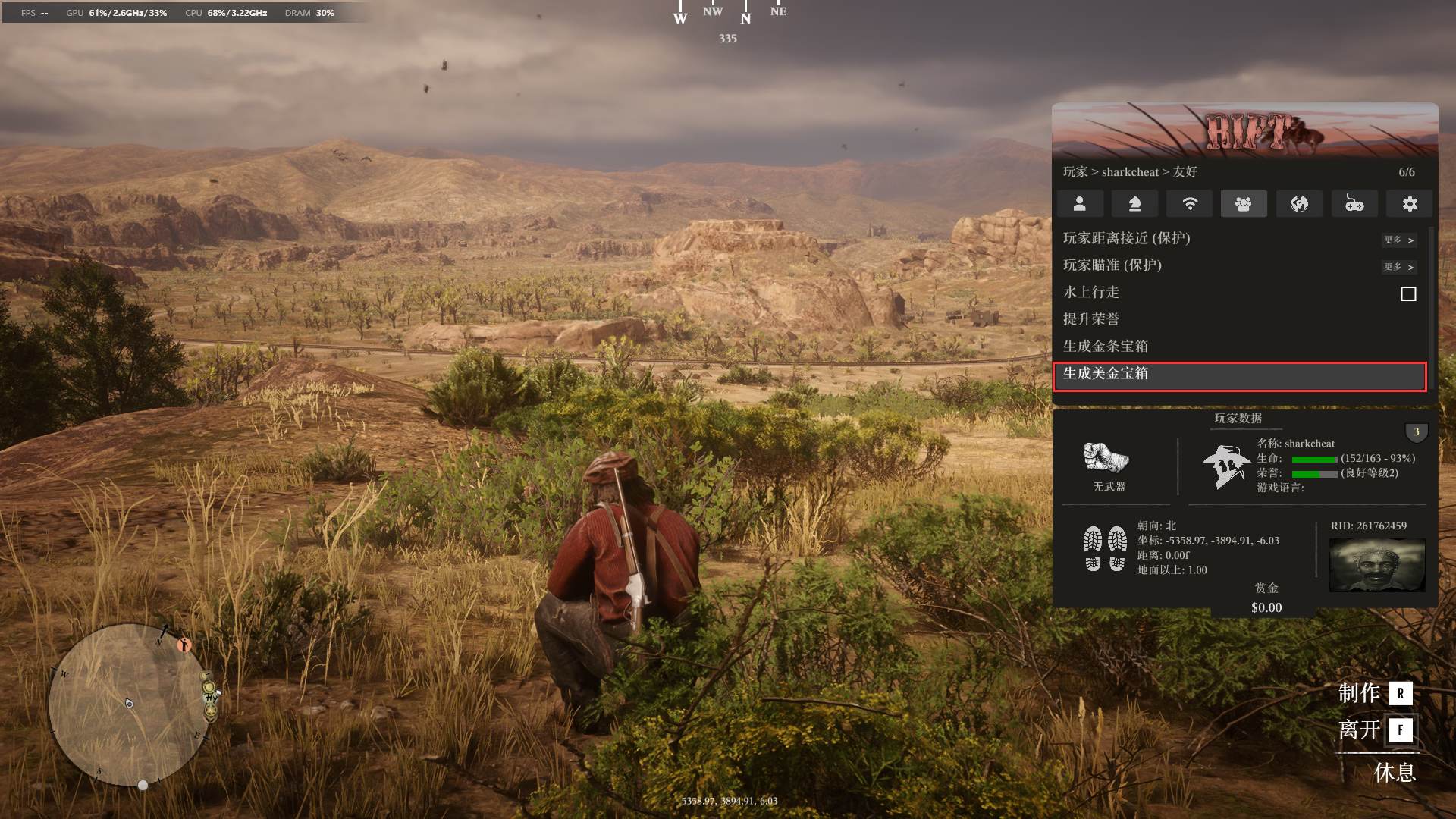Expand 更多 for 玩家瞄准 (保护)
The width and height of the screenshot is (1456, 819).
point(1398,267)
